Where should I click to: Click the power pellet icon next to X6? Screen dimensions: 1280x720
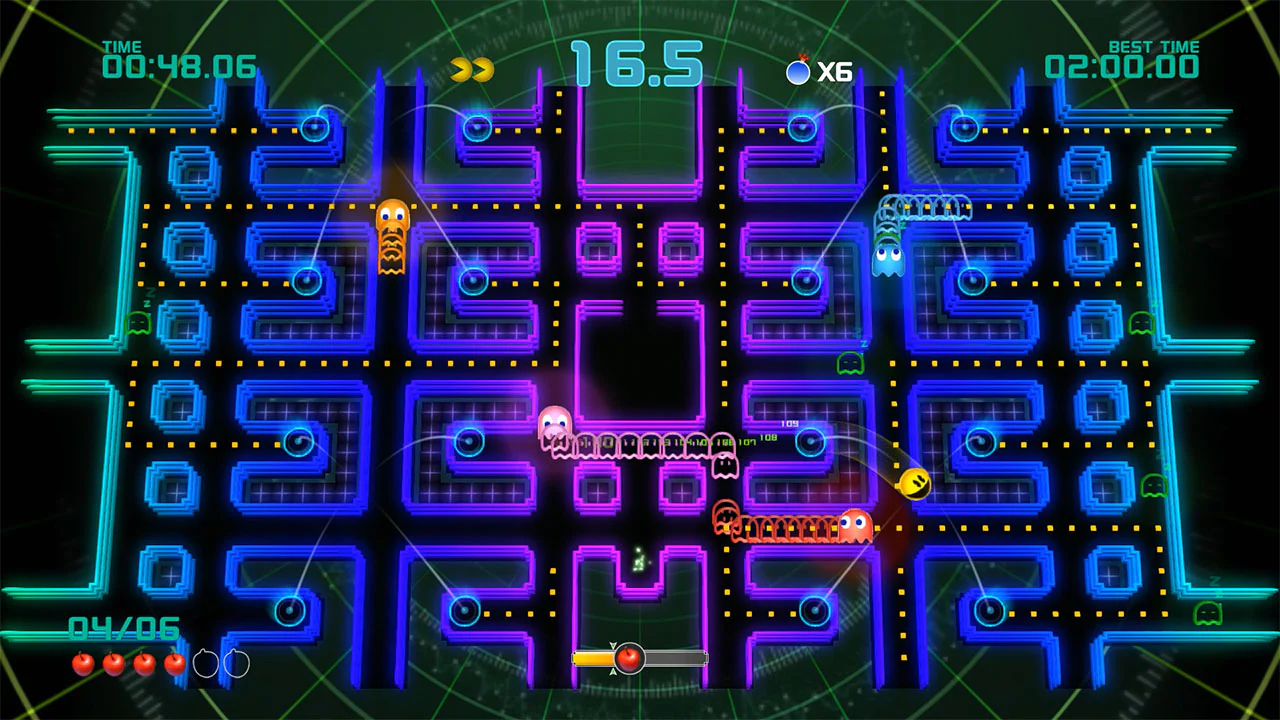(x=798, y=71)
